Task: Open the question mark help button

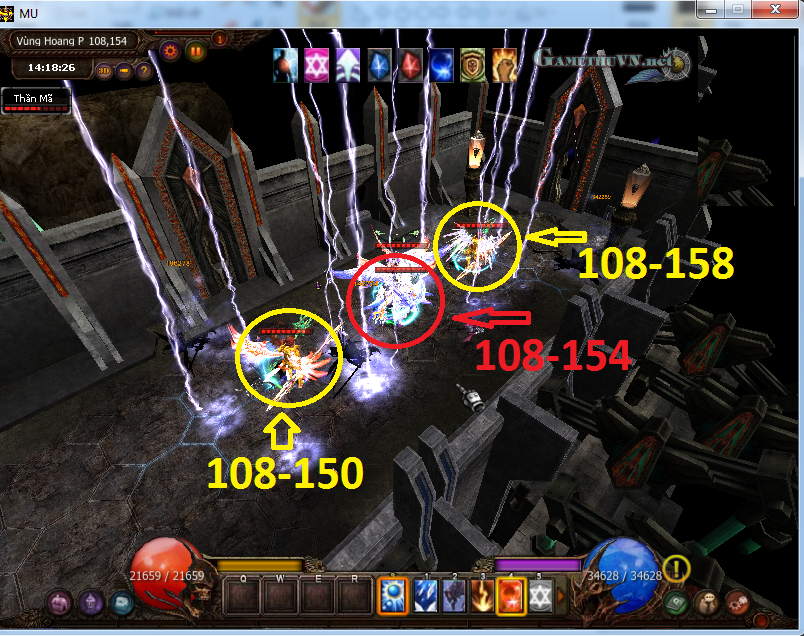Action: coord(143,71)
